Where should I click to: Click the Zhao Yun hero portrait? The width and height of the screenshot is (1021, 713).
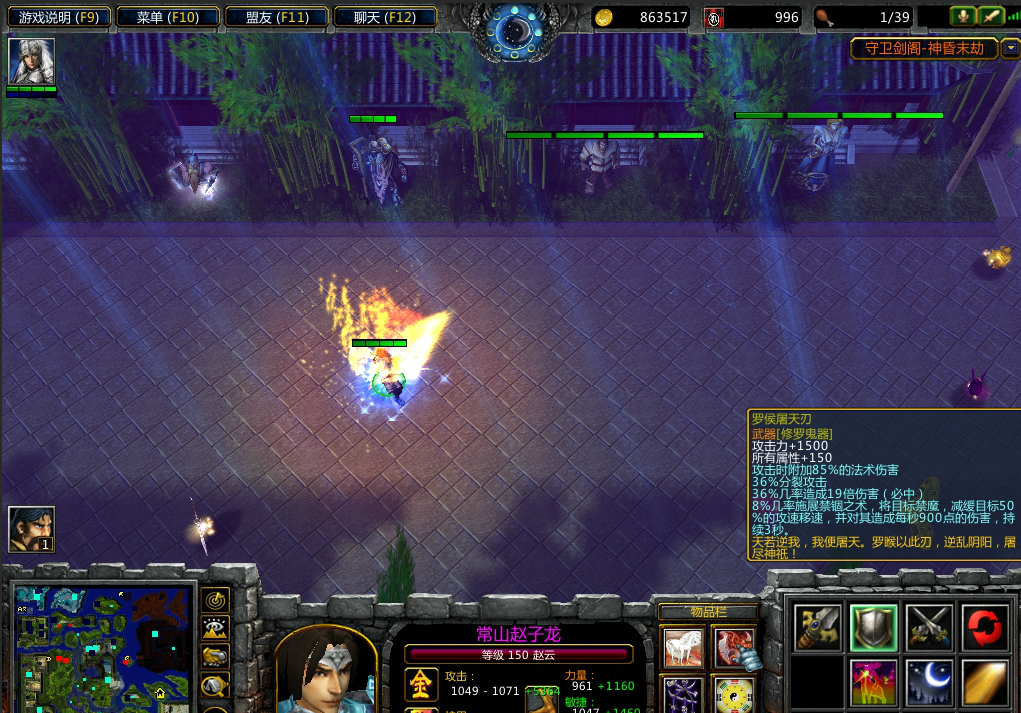[x=325, y=672]
